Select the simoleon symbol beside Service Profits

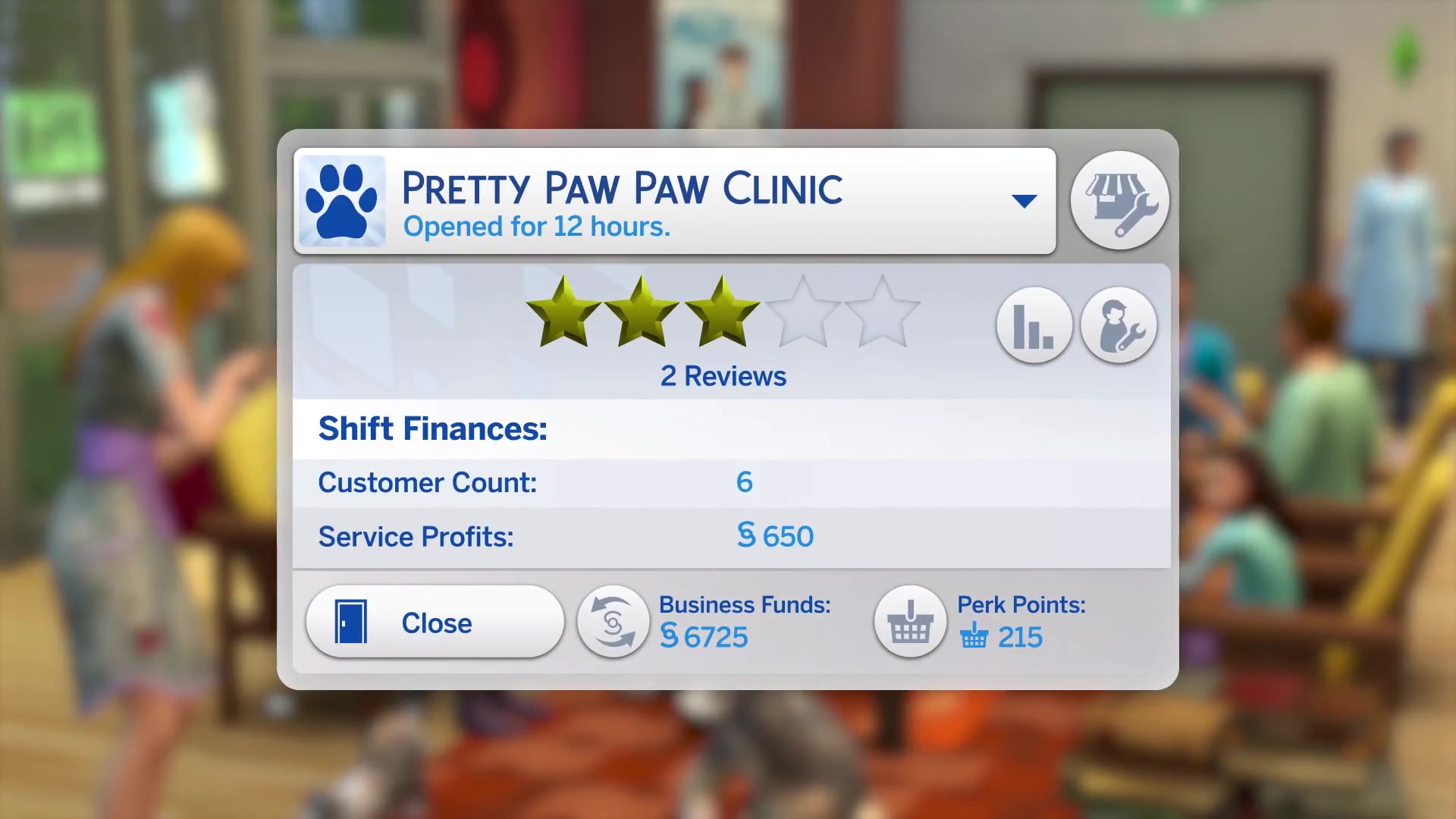(748, 535)
